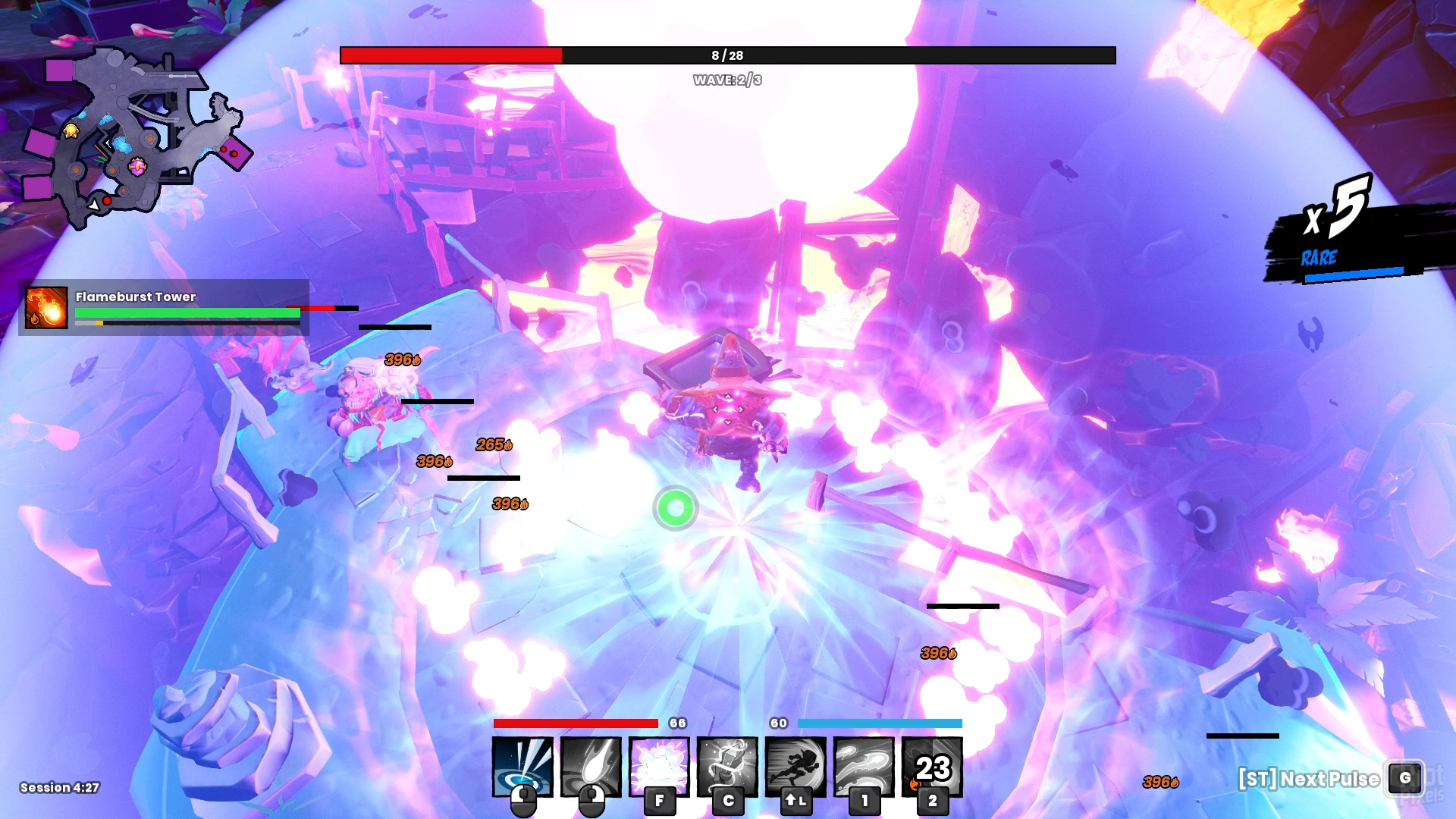Select the Flameburst Tower status panel
Screen dimensions: 1456x819
(164, 307)
